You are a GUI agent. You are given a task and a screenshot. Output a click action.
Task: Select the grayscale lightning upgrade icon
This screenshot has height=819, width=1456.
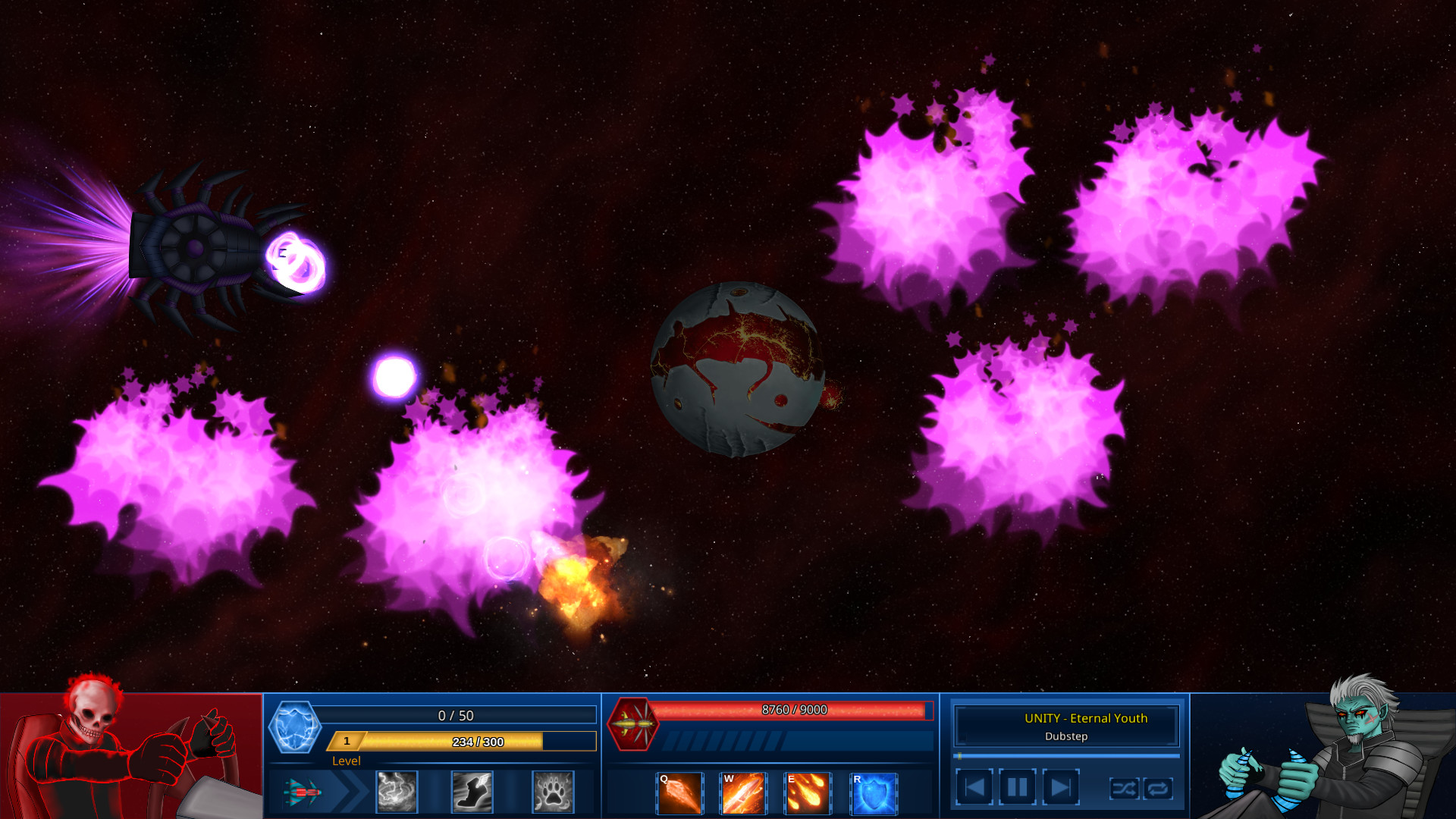396,792
